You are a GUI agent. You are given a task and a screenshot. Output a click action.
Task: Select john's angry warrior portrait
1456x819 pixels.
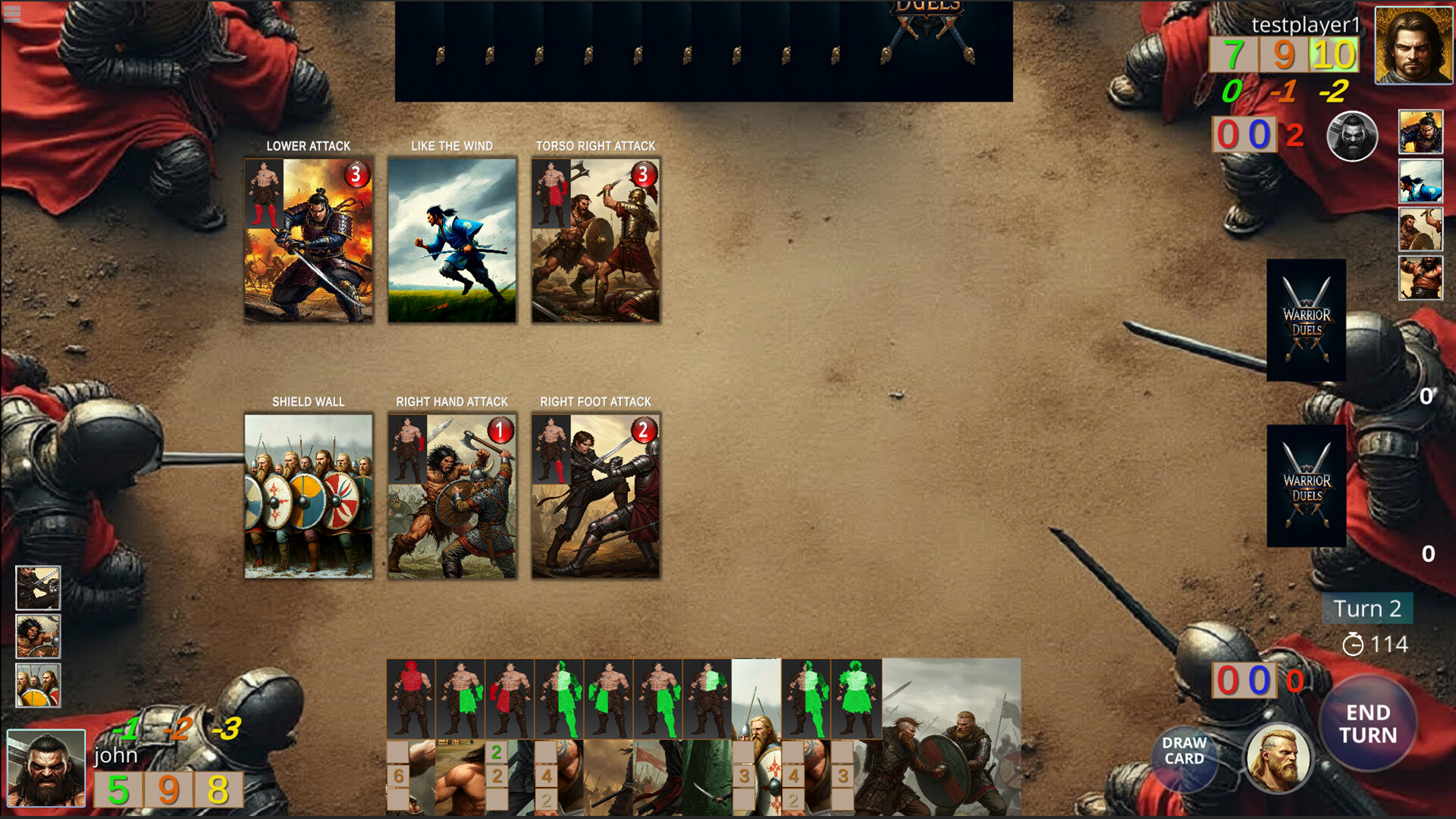tap(45, 766)
